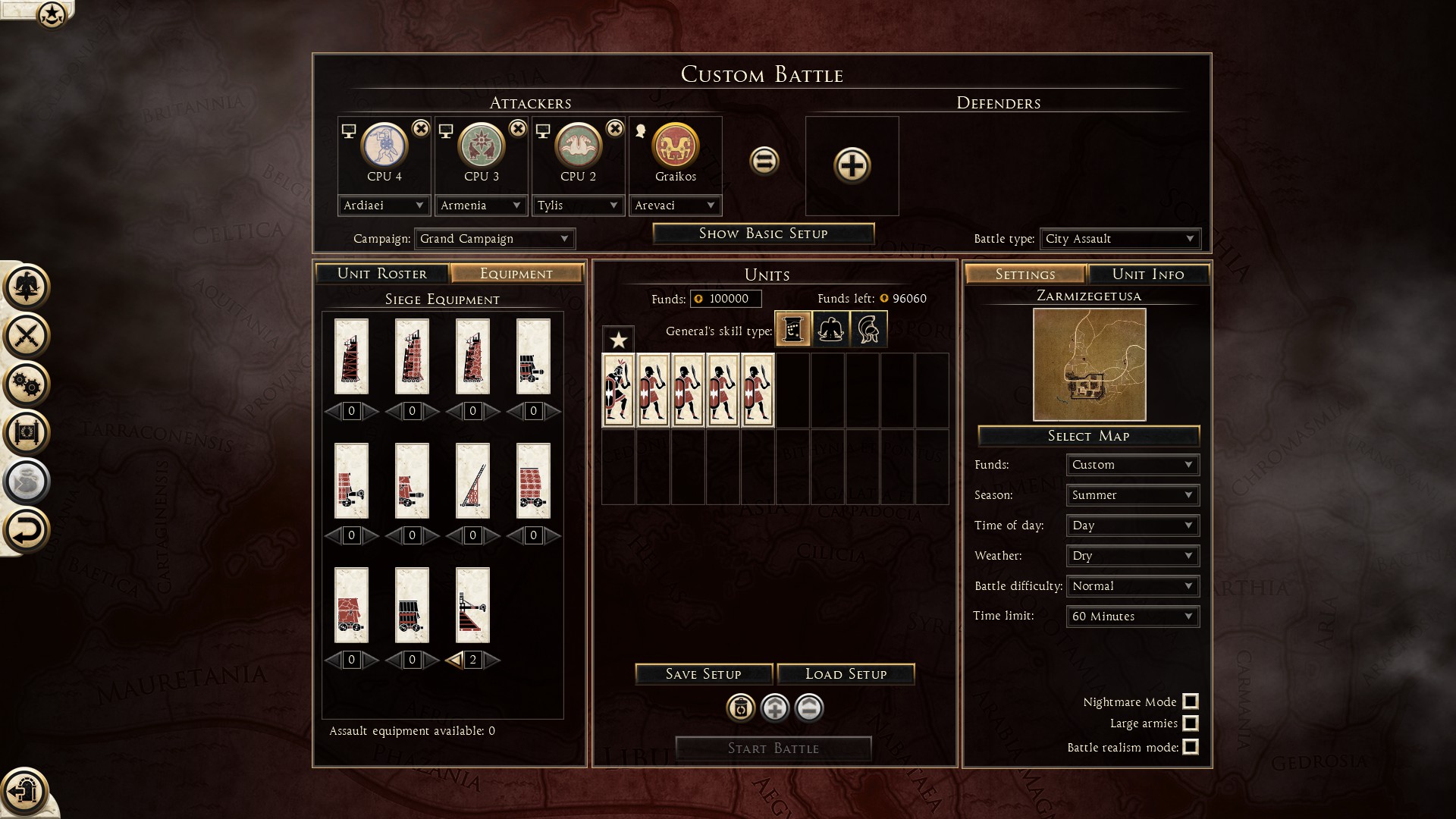Switch to the Unit Roster tab
This screenshot has height=819, width=1456.
(x=381, y=274)
